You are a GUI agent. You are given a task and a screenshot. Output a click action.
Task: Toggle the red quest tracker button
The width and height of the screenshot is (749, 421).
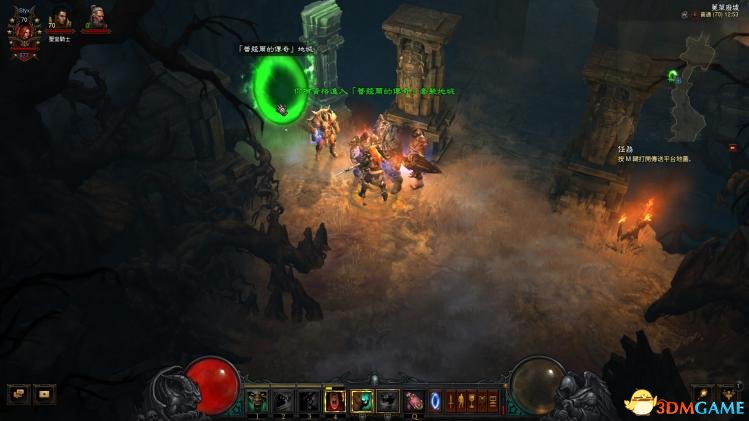pyautogui.click(x=731, y=147)
